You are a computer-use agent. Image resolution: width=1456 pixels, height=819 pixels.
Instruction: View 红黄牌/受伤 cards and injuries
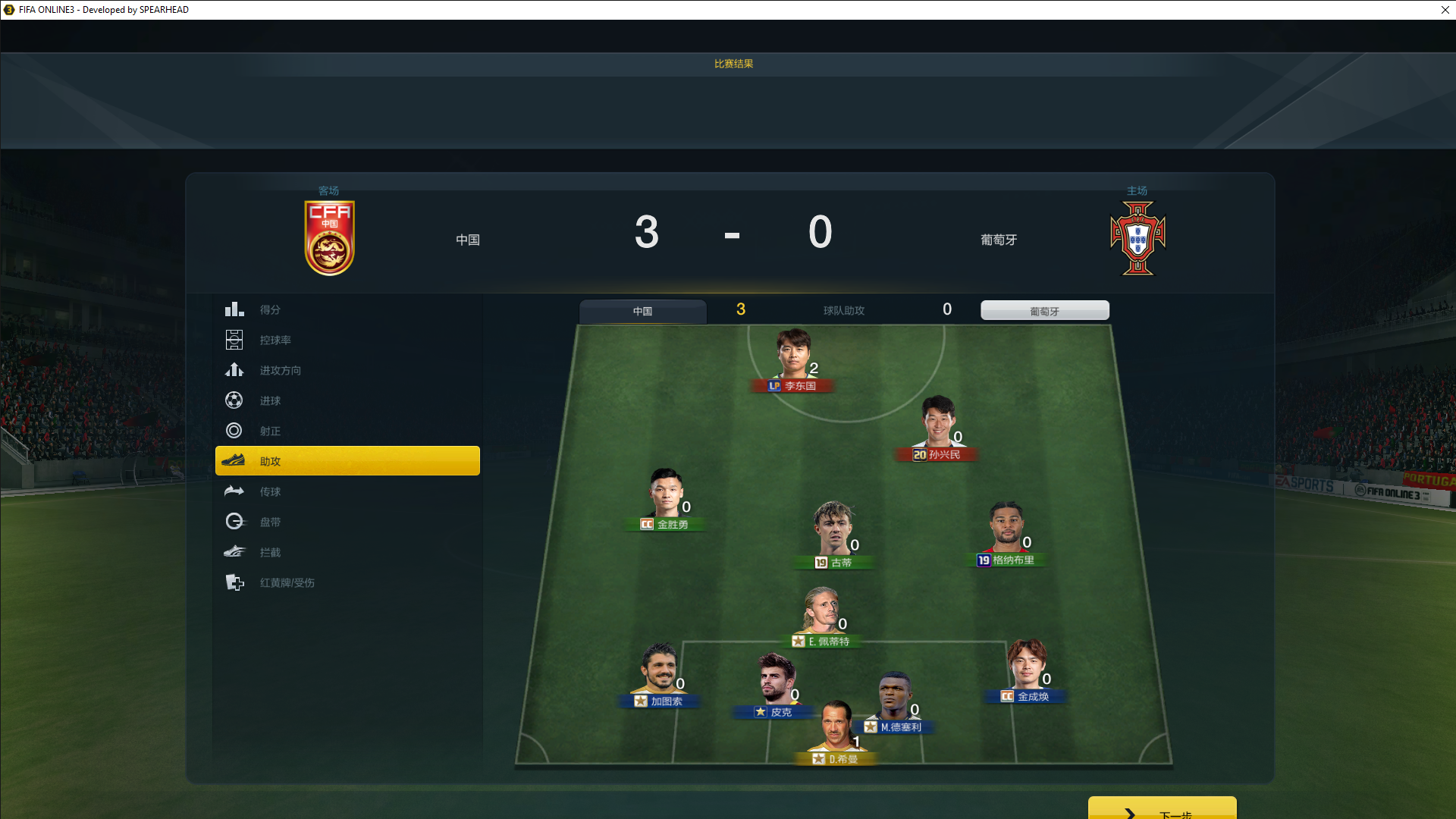pos(287,582)
